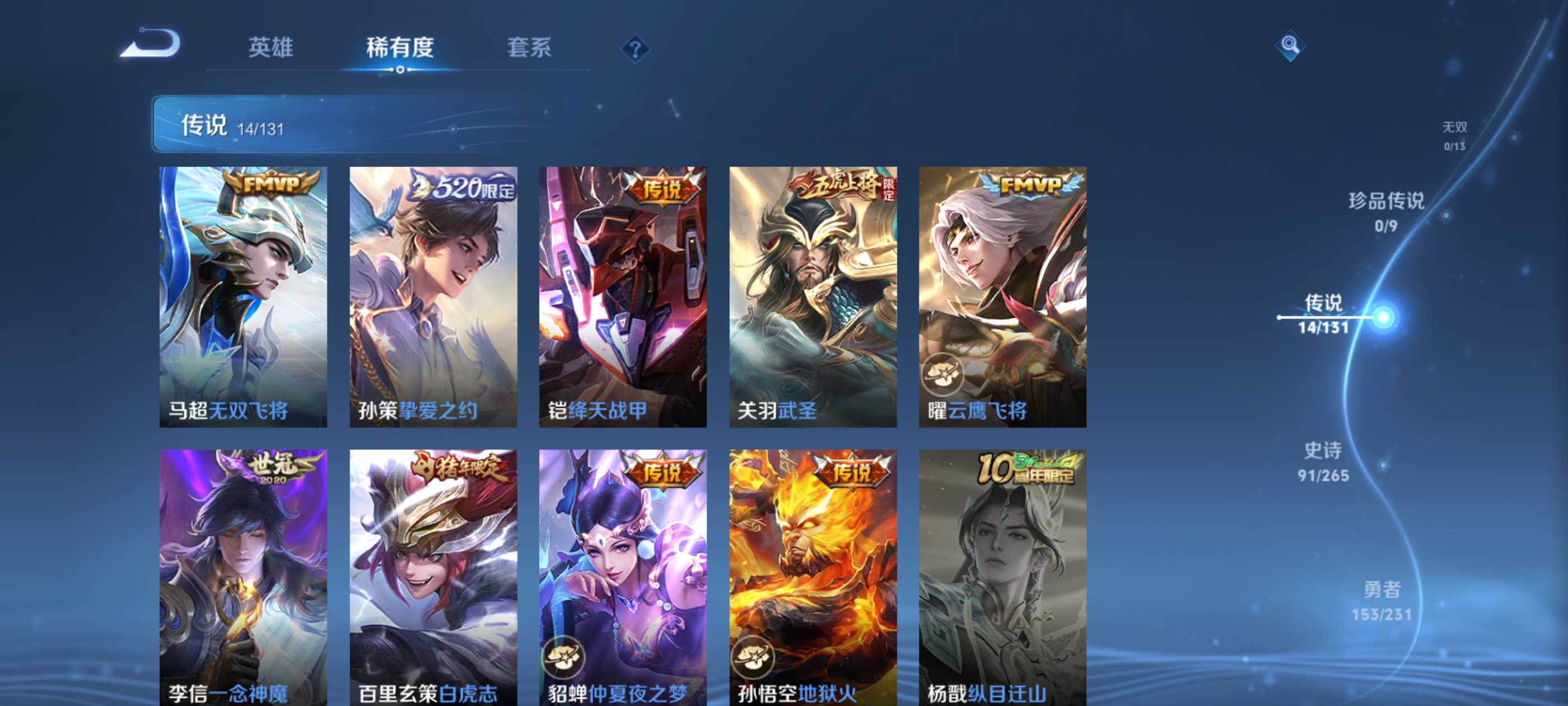Jump to the 珍品传说 rarity section

(x=1386, y=211)
